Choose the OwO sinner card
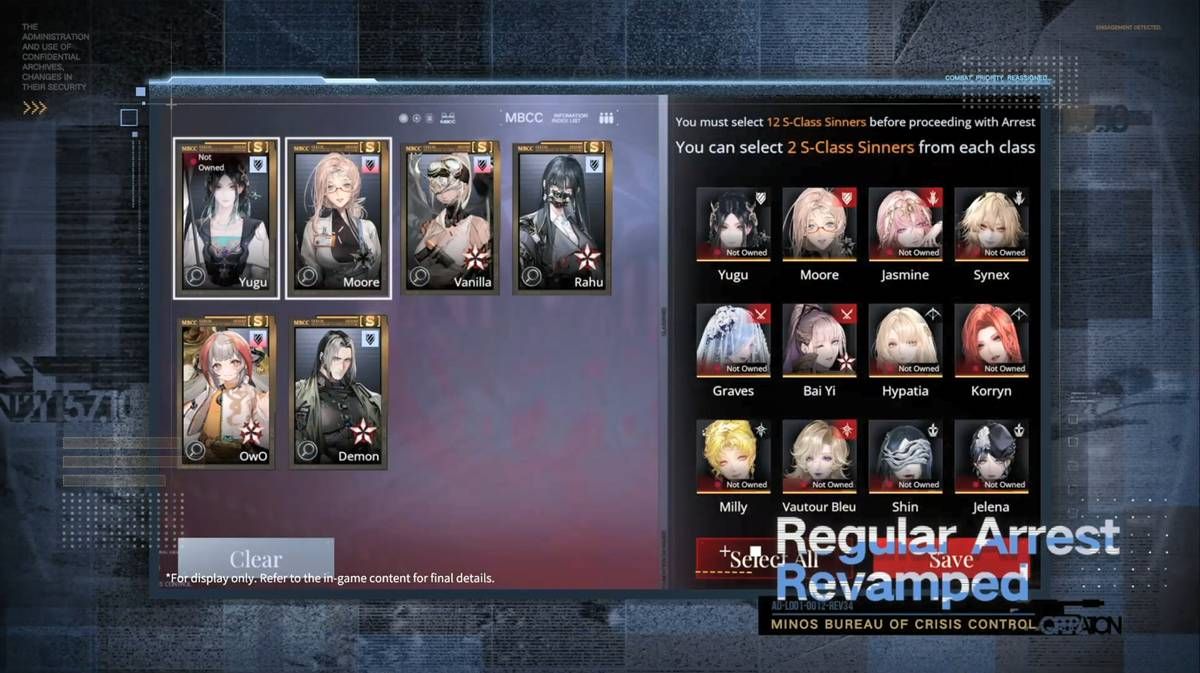Image resolution: width=1200 pixels, height=673 pixels. 225,391
